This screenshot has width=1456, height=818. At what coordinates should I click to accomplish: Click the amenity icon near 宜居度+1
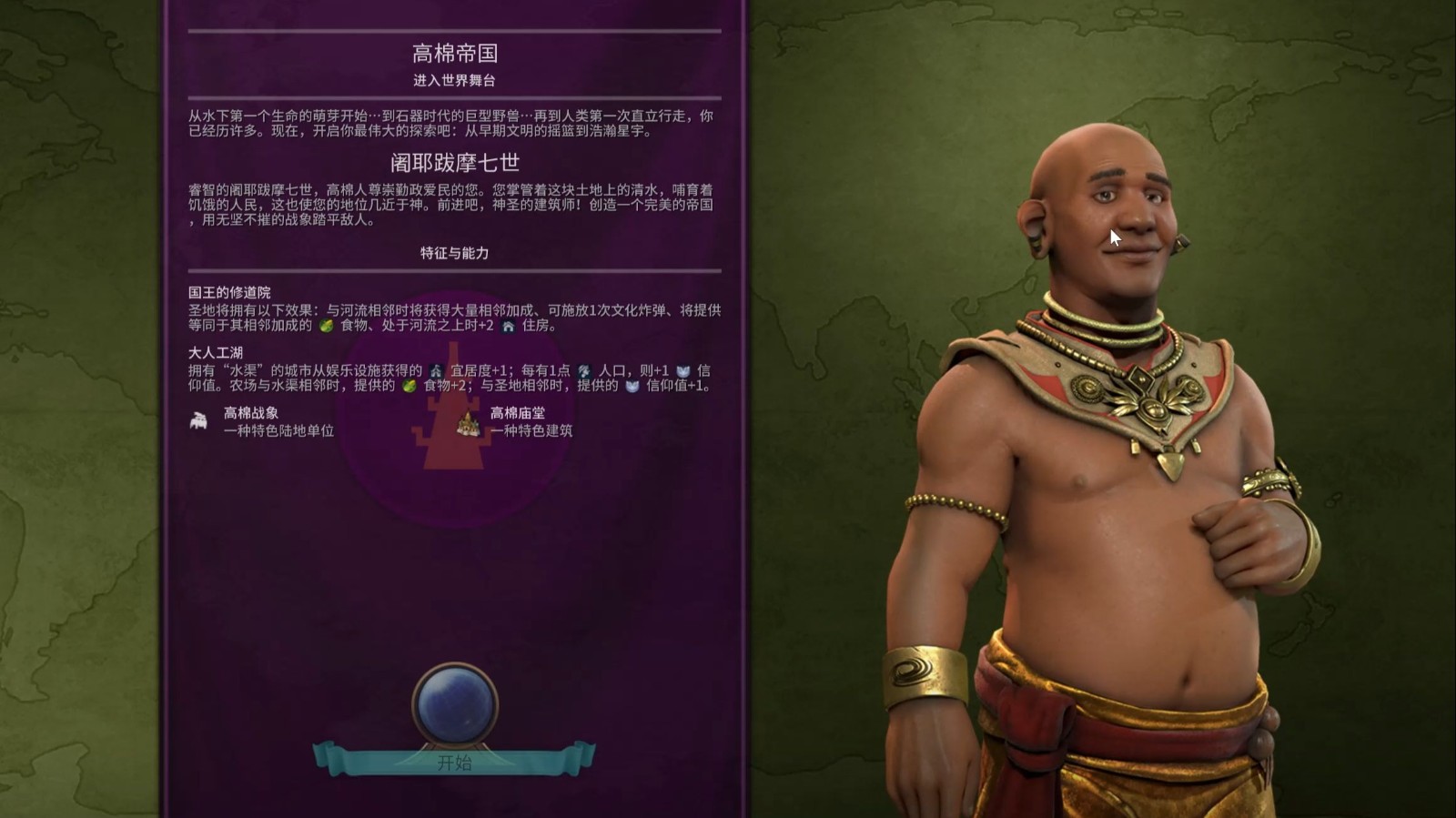pyautogui.click(x=435, y=370)
